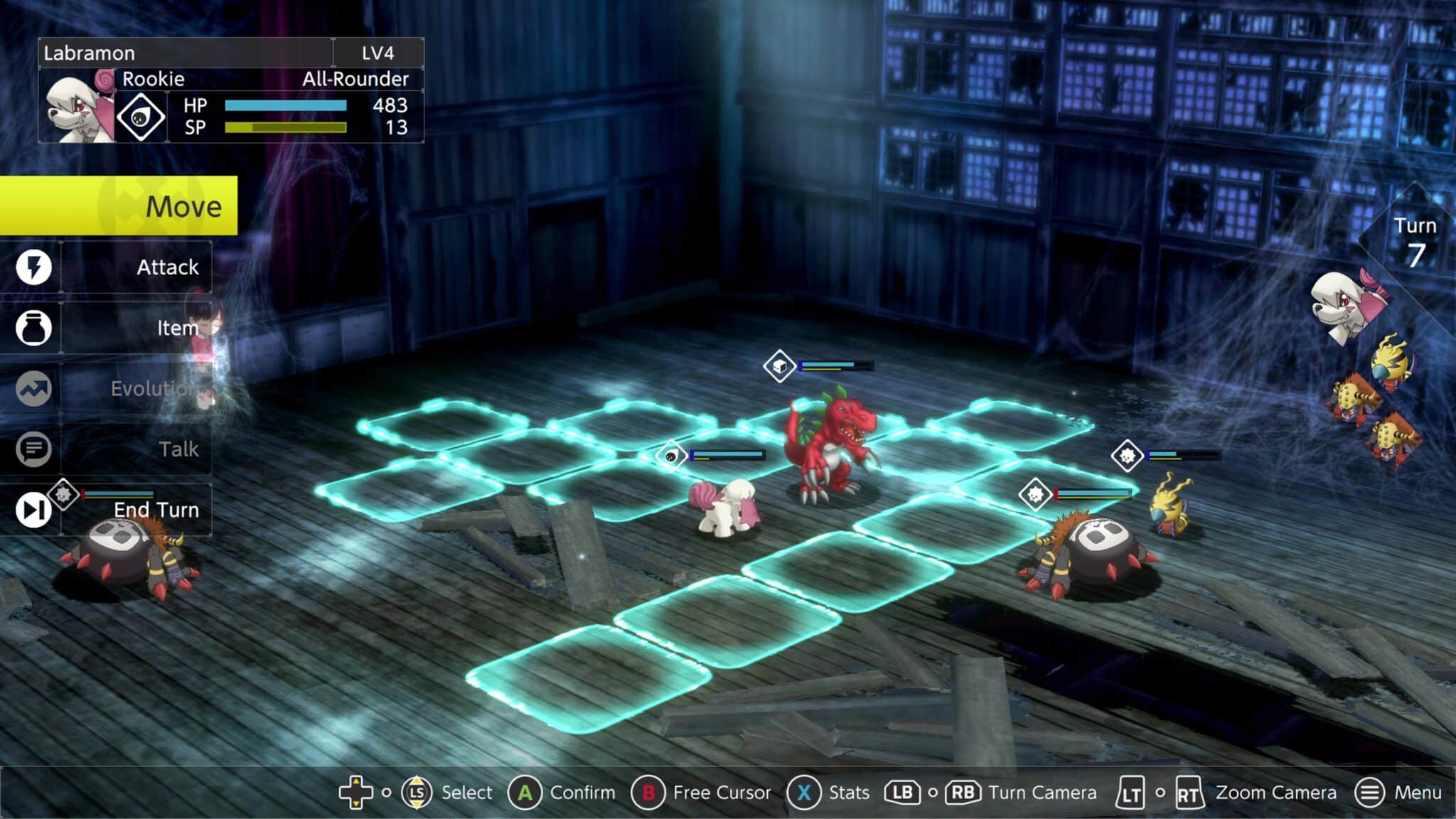This screenshot has width=1456, height=819.
Task: Select the Move command
Action: click(118, 206)
